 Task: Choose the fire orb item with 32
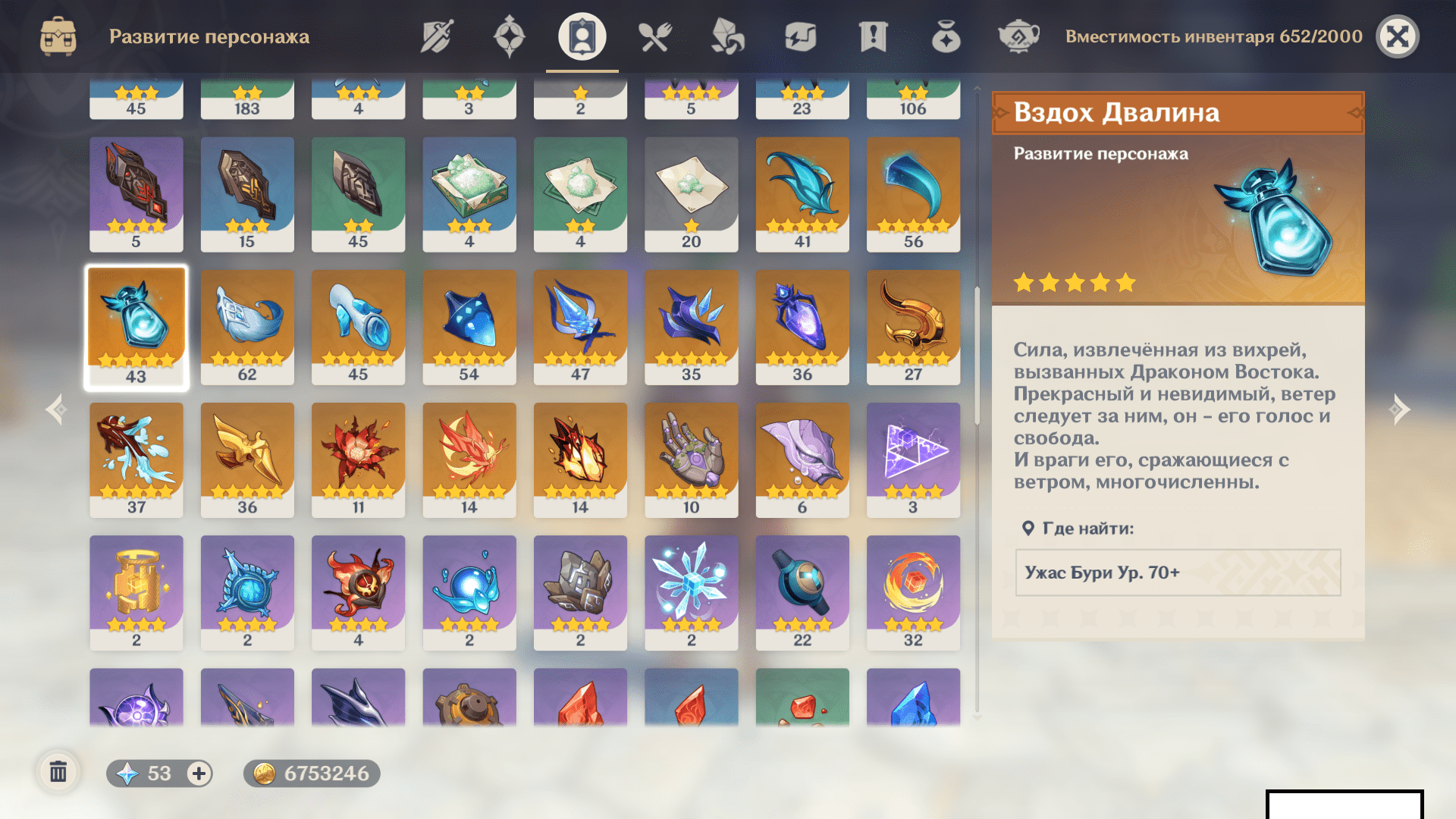pos(913,592)
